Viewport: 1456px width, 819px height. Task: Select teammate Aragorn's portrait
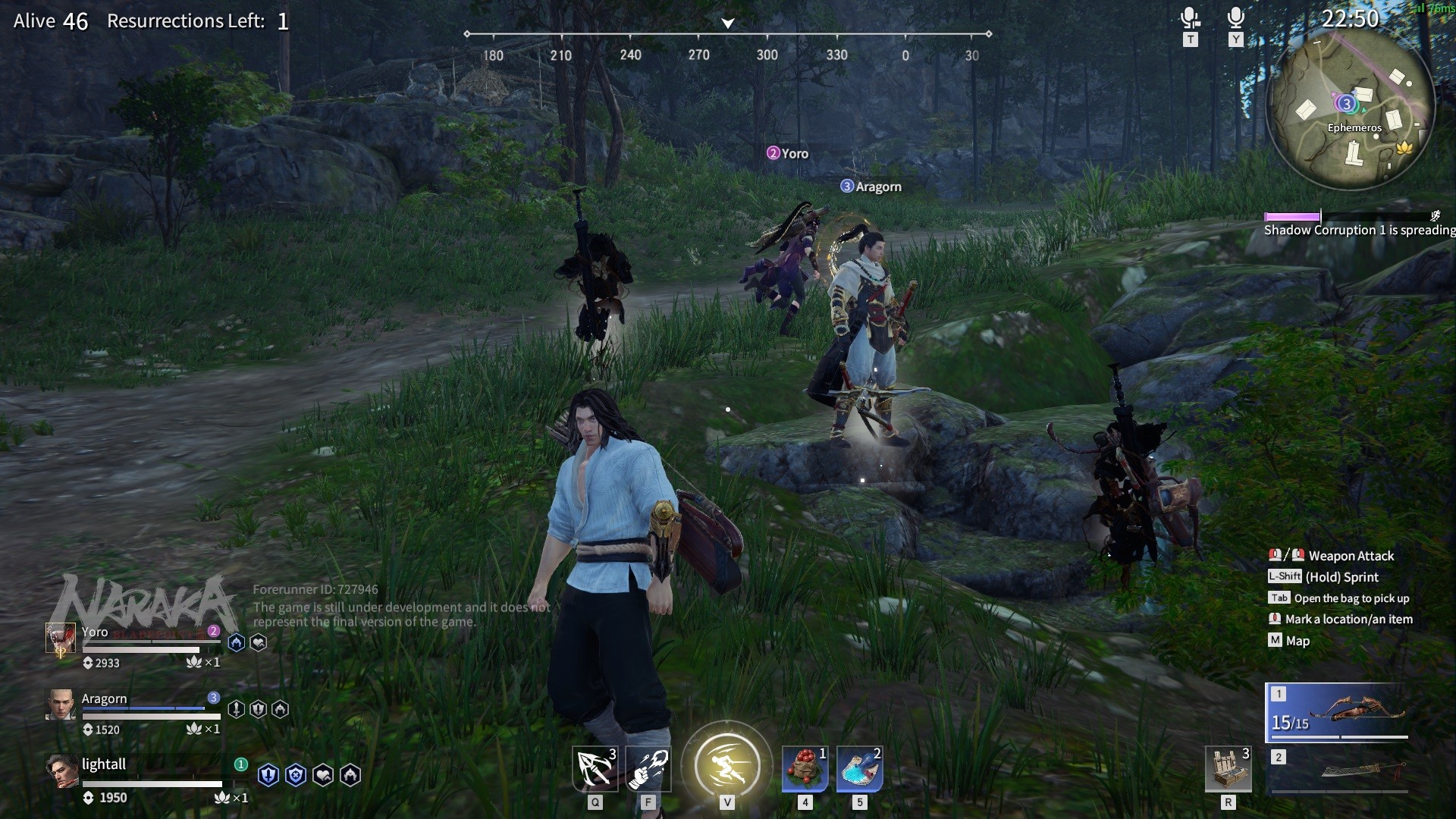(x=60, y=704)
